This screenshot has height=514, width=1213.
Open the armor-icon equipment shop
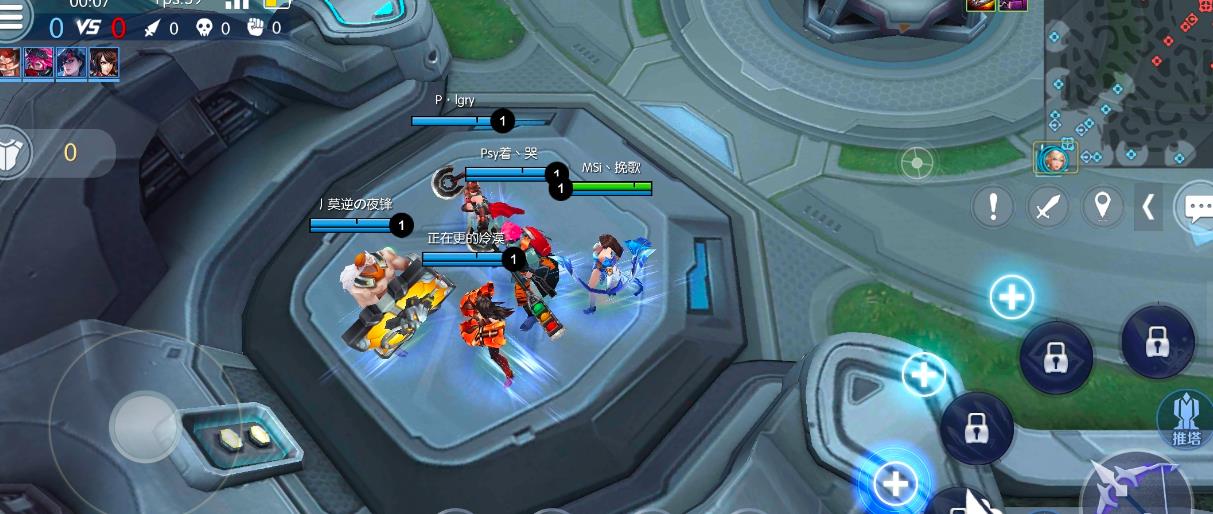(14, 152)
